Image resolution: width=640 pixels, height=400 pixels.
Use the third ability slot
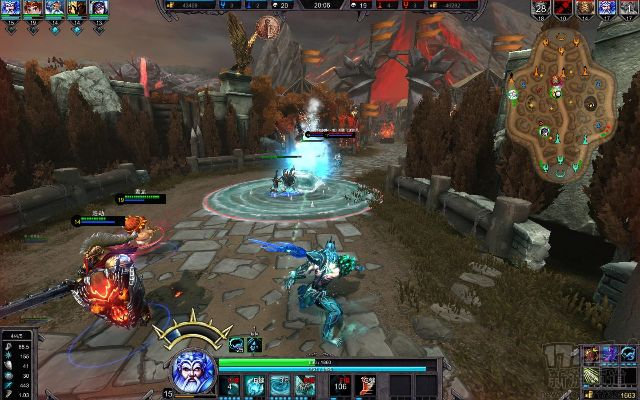279,384
